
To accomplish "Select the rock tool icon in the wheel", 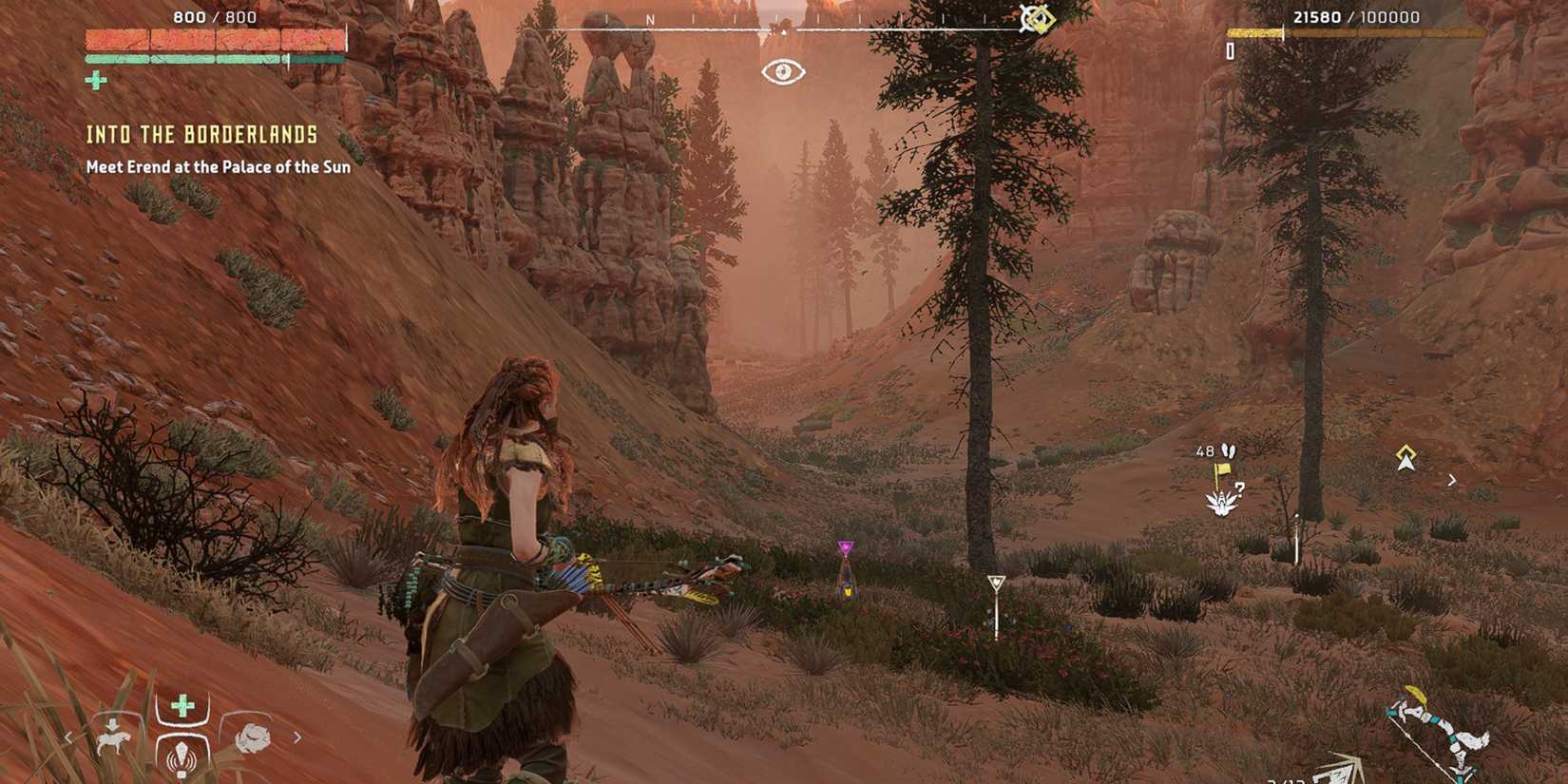I will 255,738.
